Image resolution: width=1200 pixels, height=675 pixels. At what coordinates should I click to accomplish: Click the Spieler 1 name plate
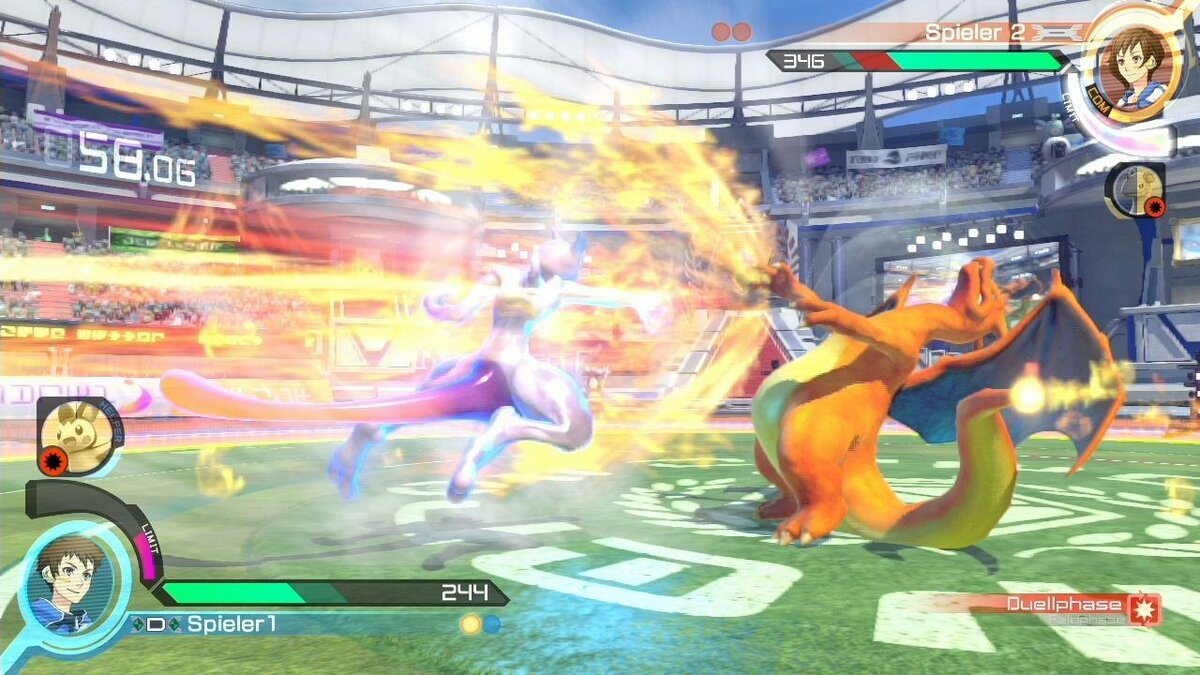click(x=232, y=624)
